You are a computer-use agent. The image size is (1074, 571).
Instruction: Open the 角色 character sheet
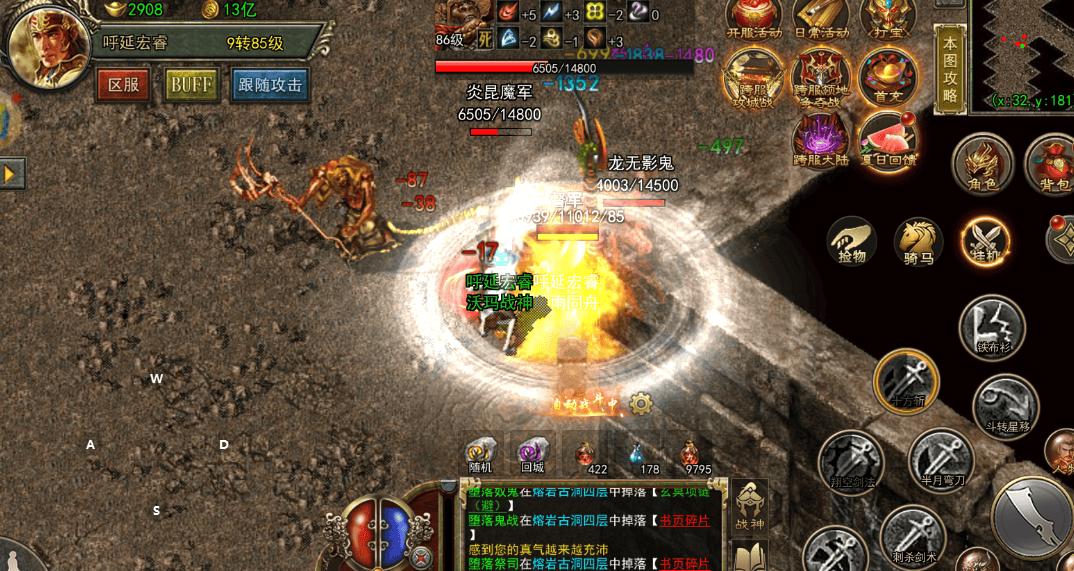(x=982, y=163)
